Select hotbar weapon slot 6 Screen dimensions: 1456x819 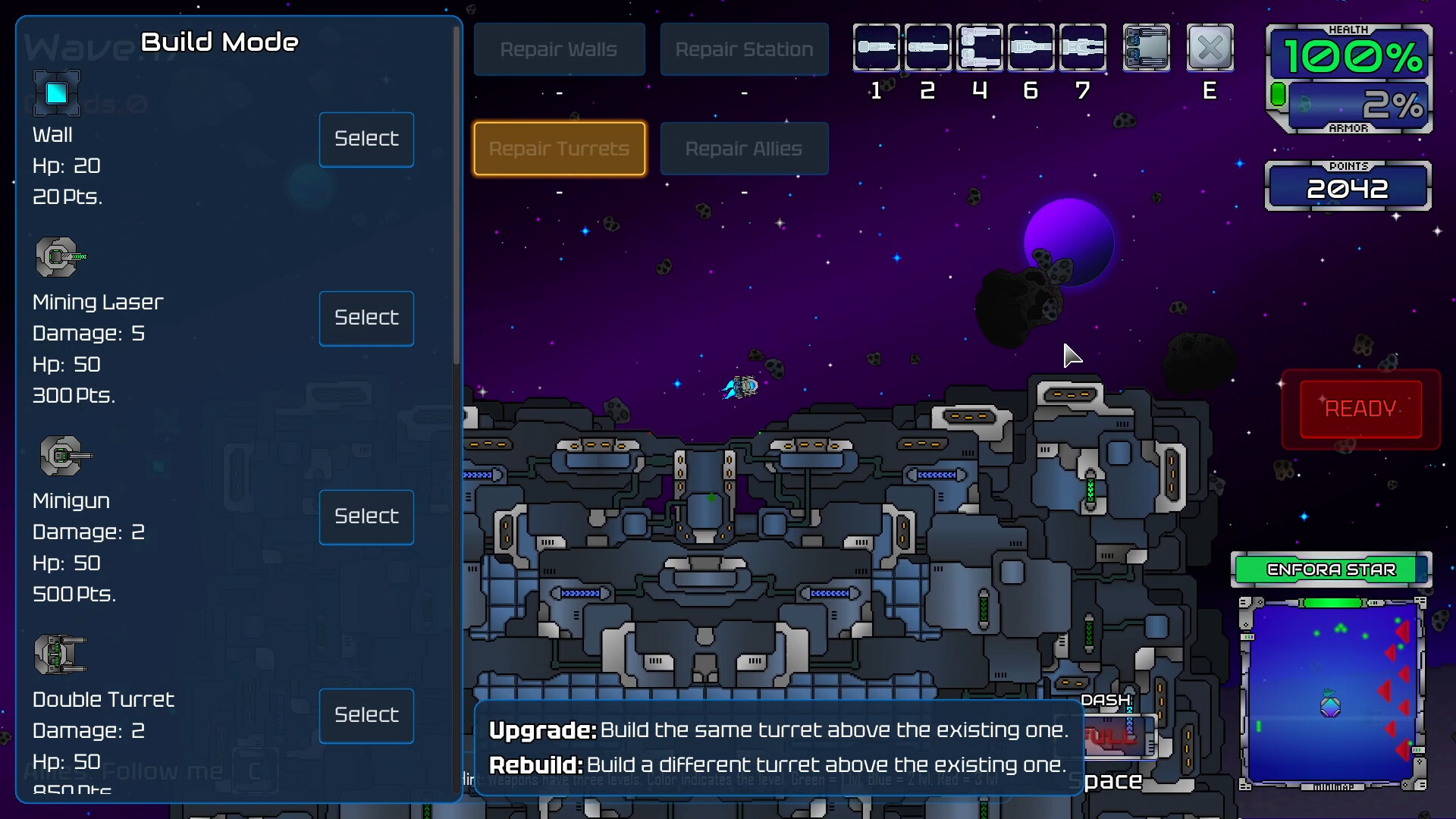click(1031, 47)
